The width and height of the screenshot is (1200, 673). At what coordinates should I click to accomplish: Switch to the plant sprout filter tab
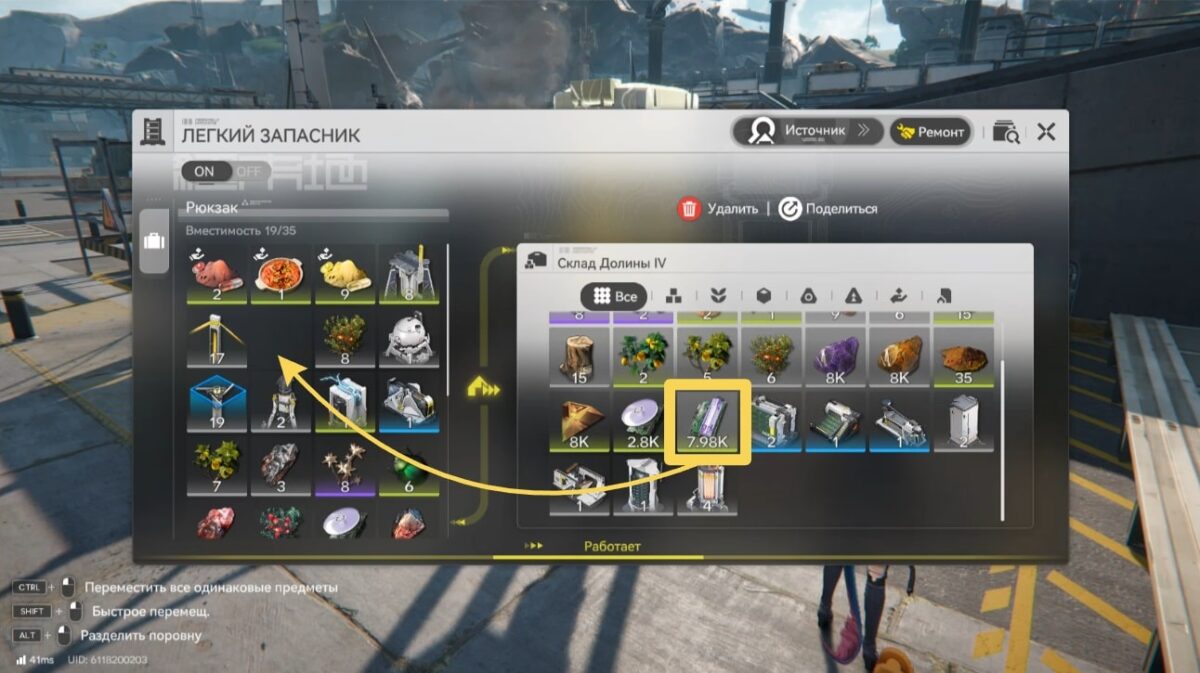tap(717, 296)
